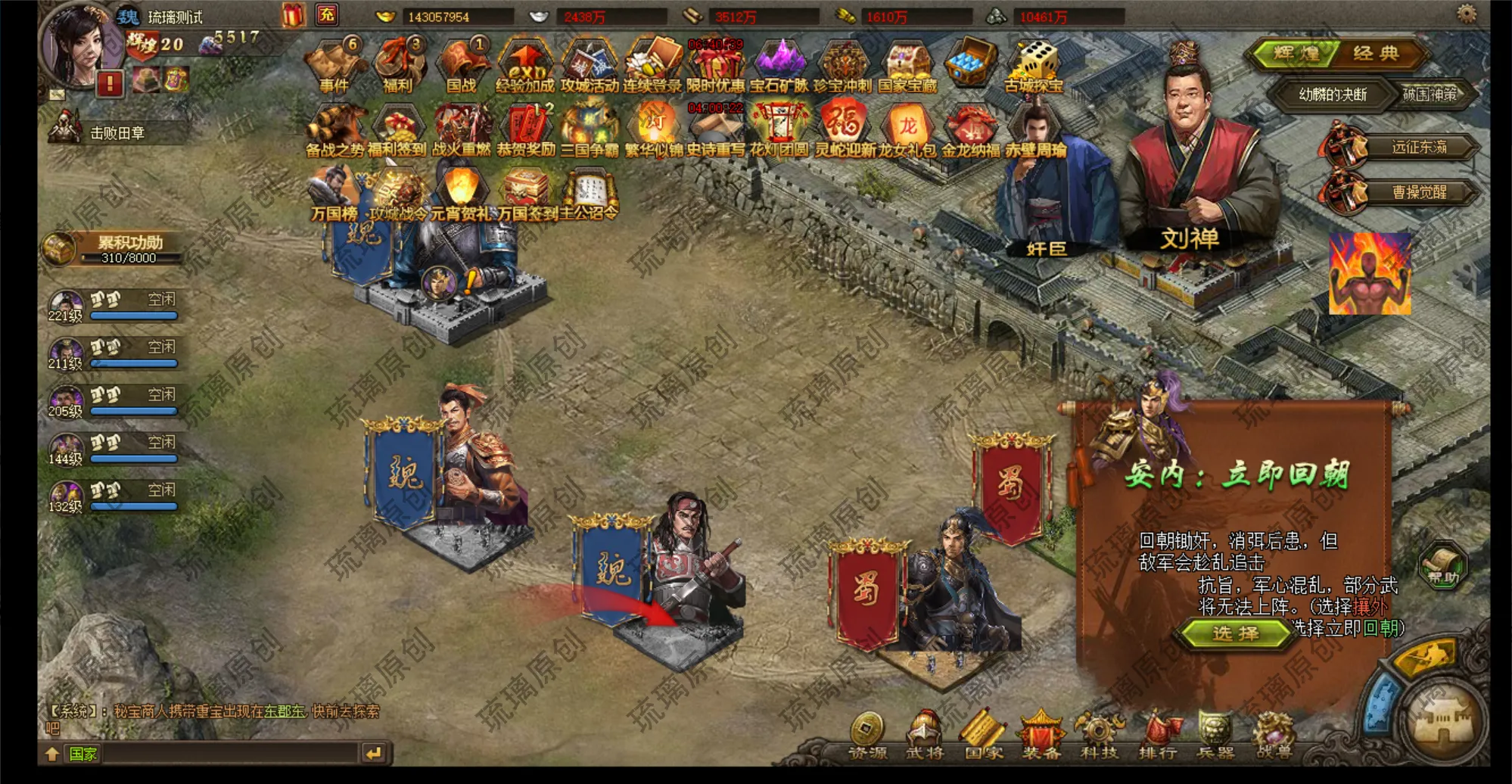The image size is (1512, 784).
Task: Open the 宝石矿脉 gem mine icon
Action: click(x=779, y=65)
